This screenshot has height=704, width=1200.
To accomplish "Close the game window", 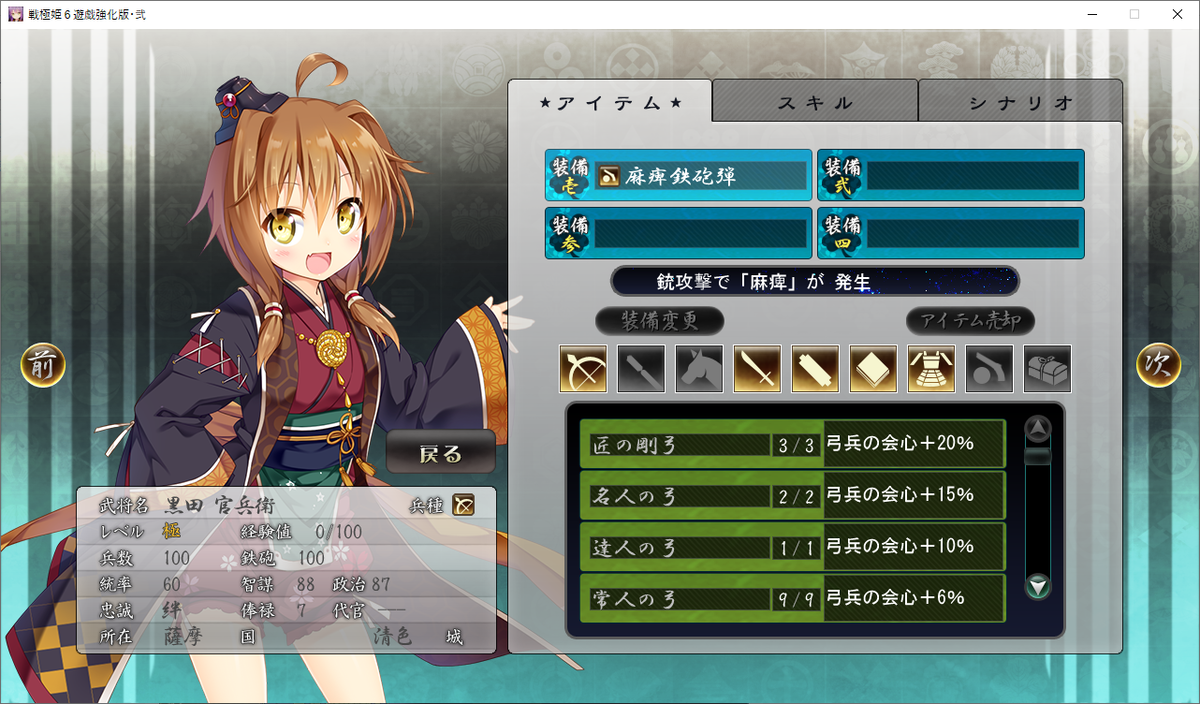I will [x=1176, y=14].
